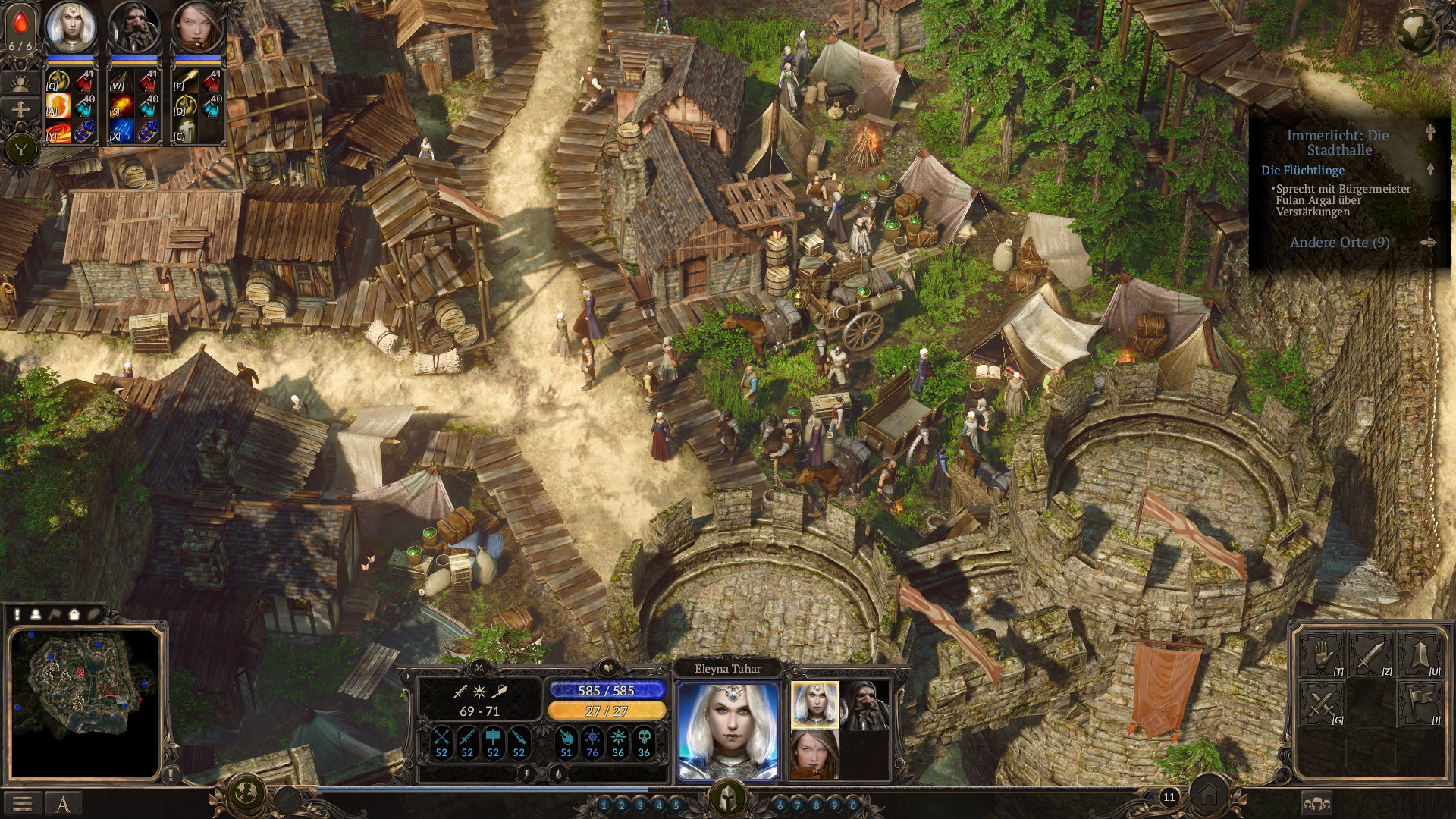
Task: Expand the Andere Orte quest list
Action: pyautogui.click(x=1340, y=243)
